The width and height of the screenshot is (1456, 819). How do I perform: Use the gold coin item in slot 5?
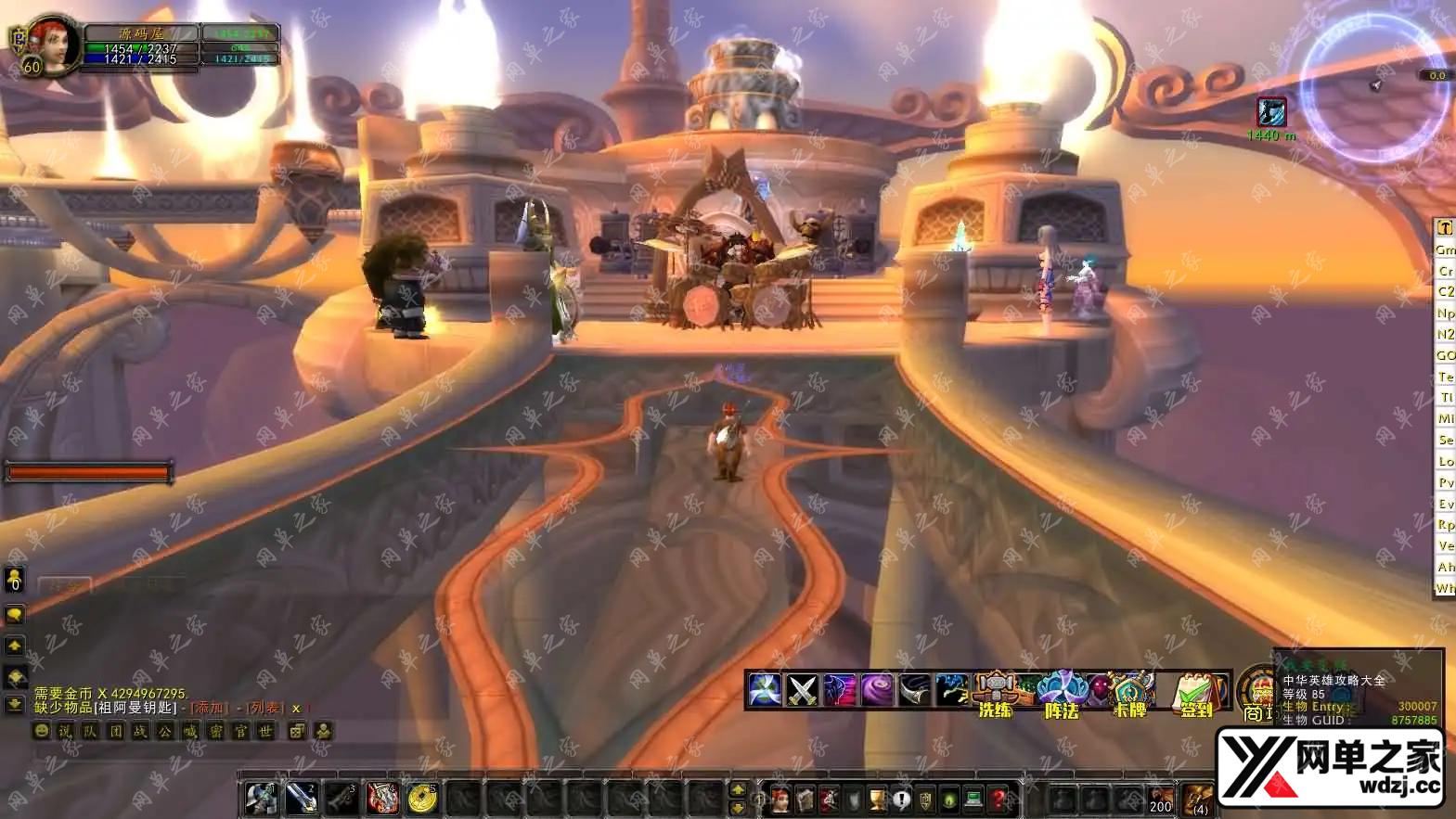coord(422,798)
